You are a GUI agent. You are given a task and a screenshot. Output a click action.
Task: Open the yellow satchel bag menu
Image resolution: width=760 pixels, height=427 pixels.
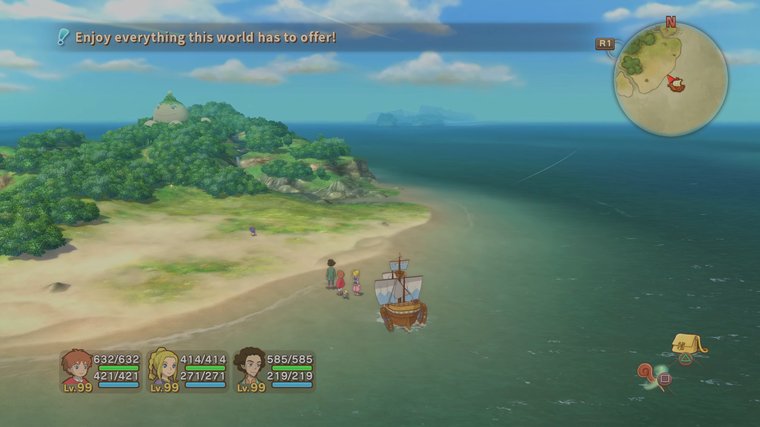pos(688,345)
